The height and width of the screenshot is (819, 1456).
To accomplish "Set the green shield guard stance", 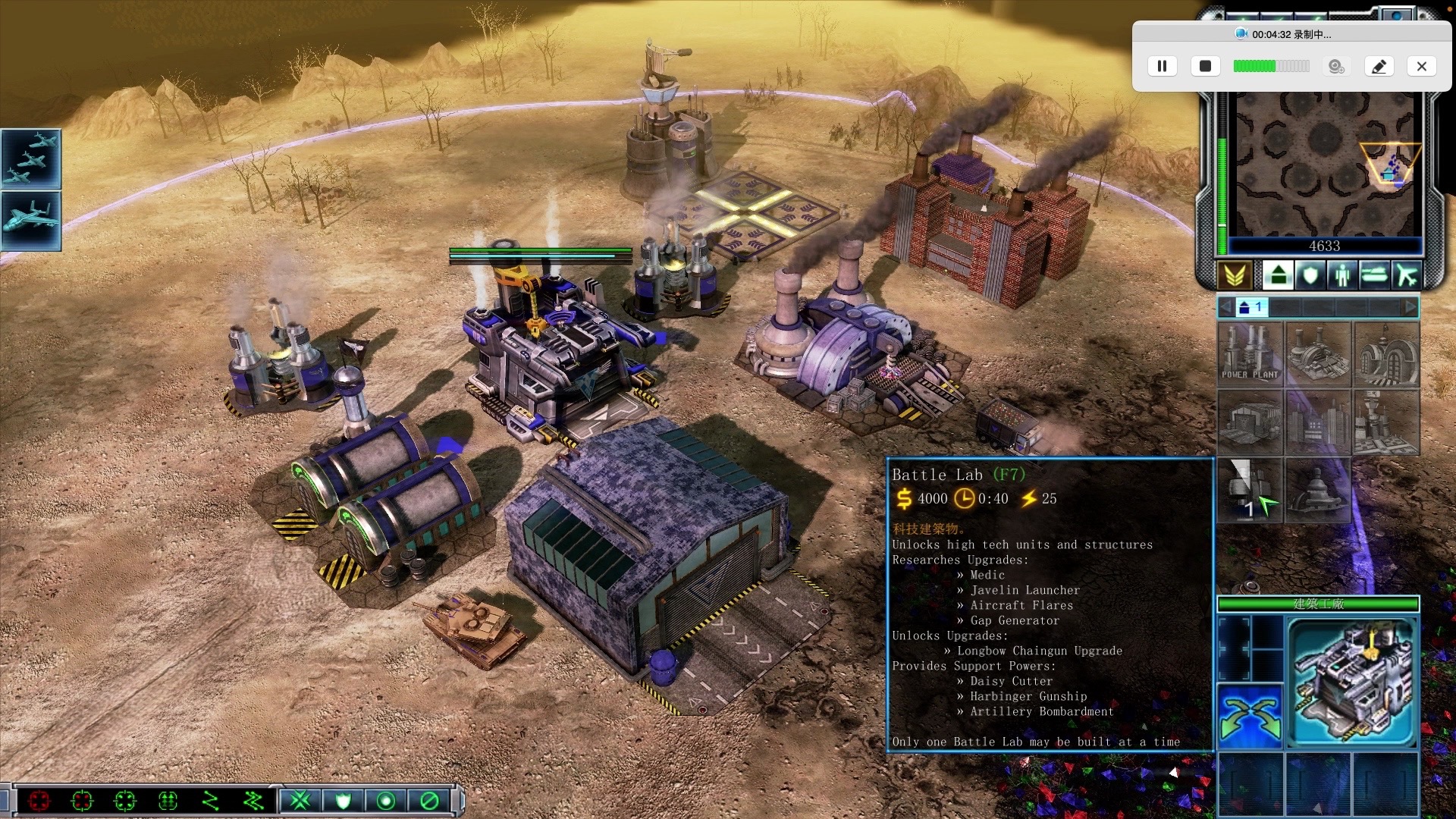I will (x=344, y=801).
